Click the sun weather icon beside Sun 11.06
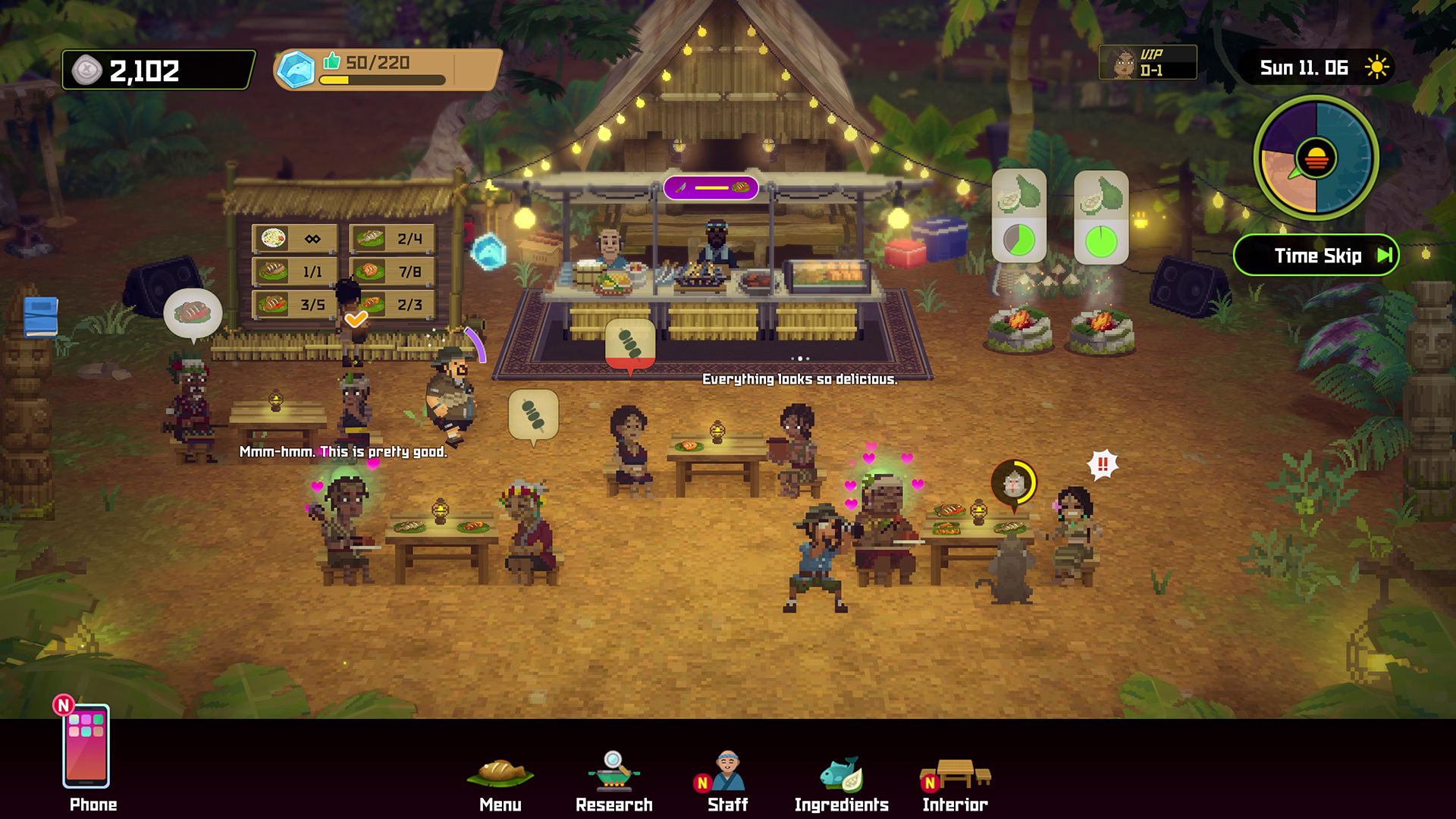 pyautogui.click(x=1376, y=67)
